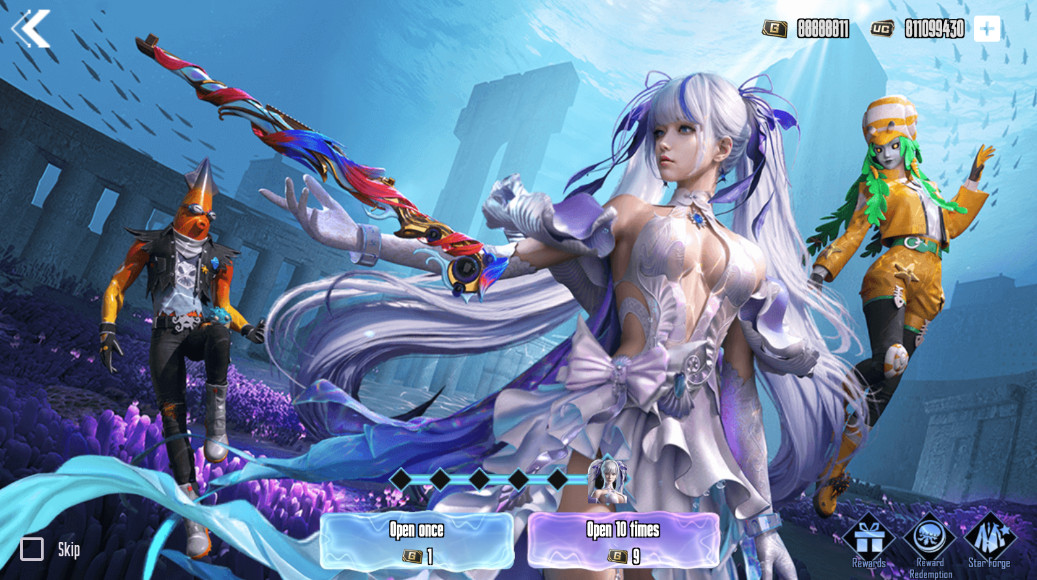Add more UC with the plus button
The image size is (1037, 580).
tap(986, 29)
